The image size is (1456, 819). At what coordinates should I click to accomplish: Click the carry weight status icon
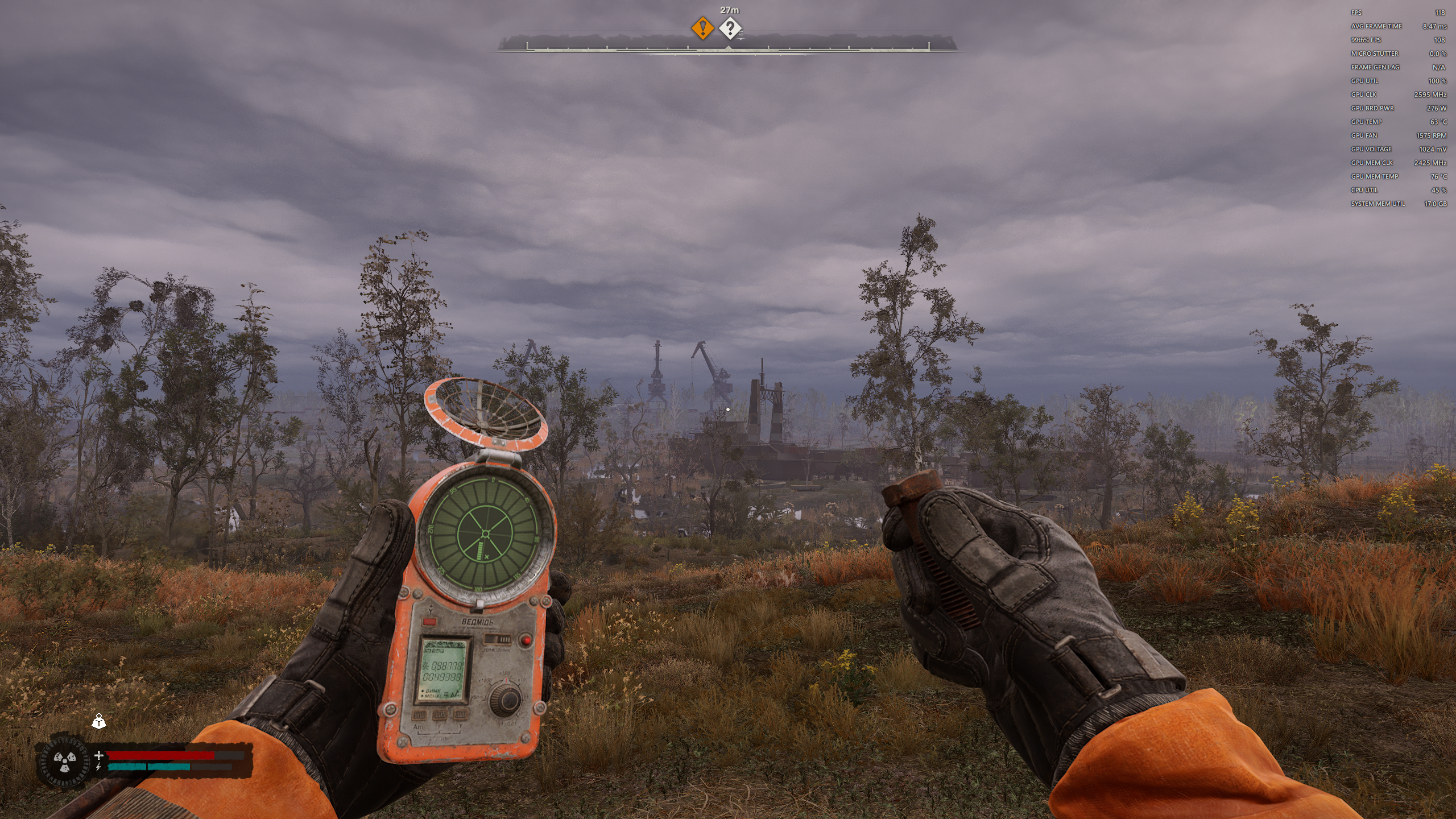point(99,722)
